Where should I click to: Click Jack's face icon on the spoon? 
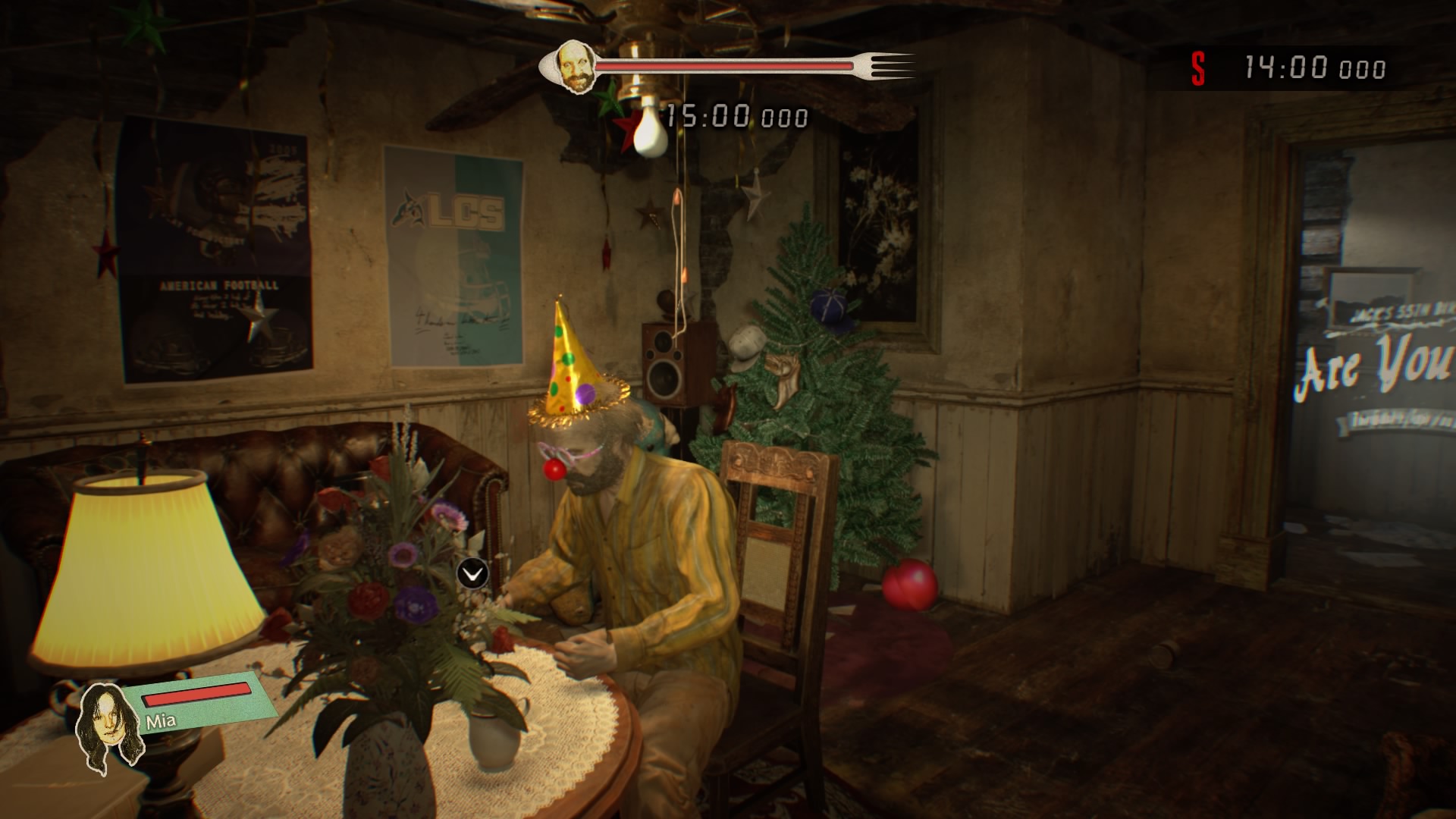click(x=575, y=67)
